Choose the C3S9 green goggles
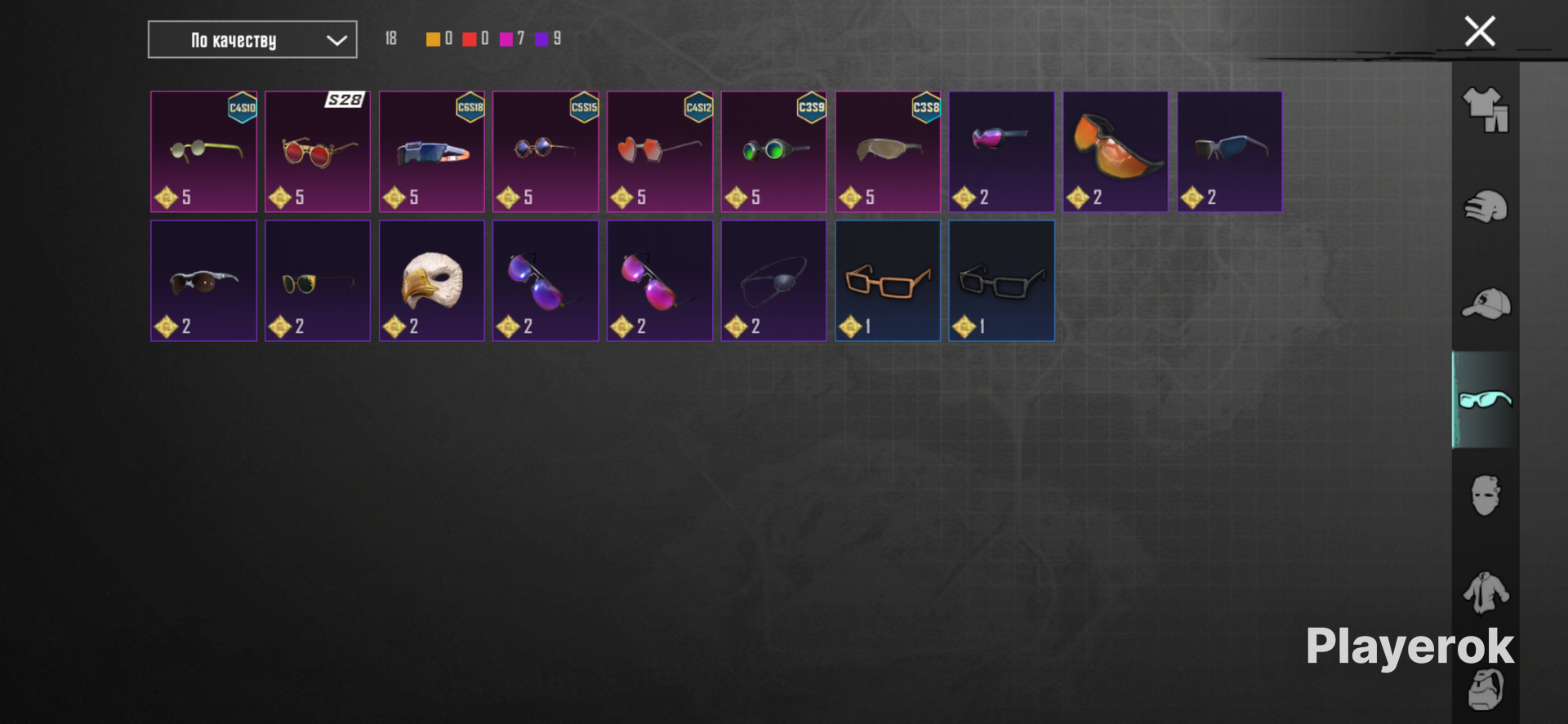Image resolution: width=1568 pixels, height=724 pixels. 773,152
